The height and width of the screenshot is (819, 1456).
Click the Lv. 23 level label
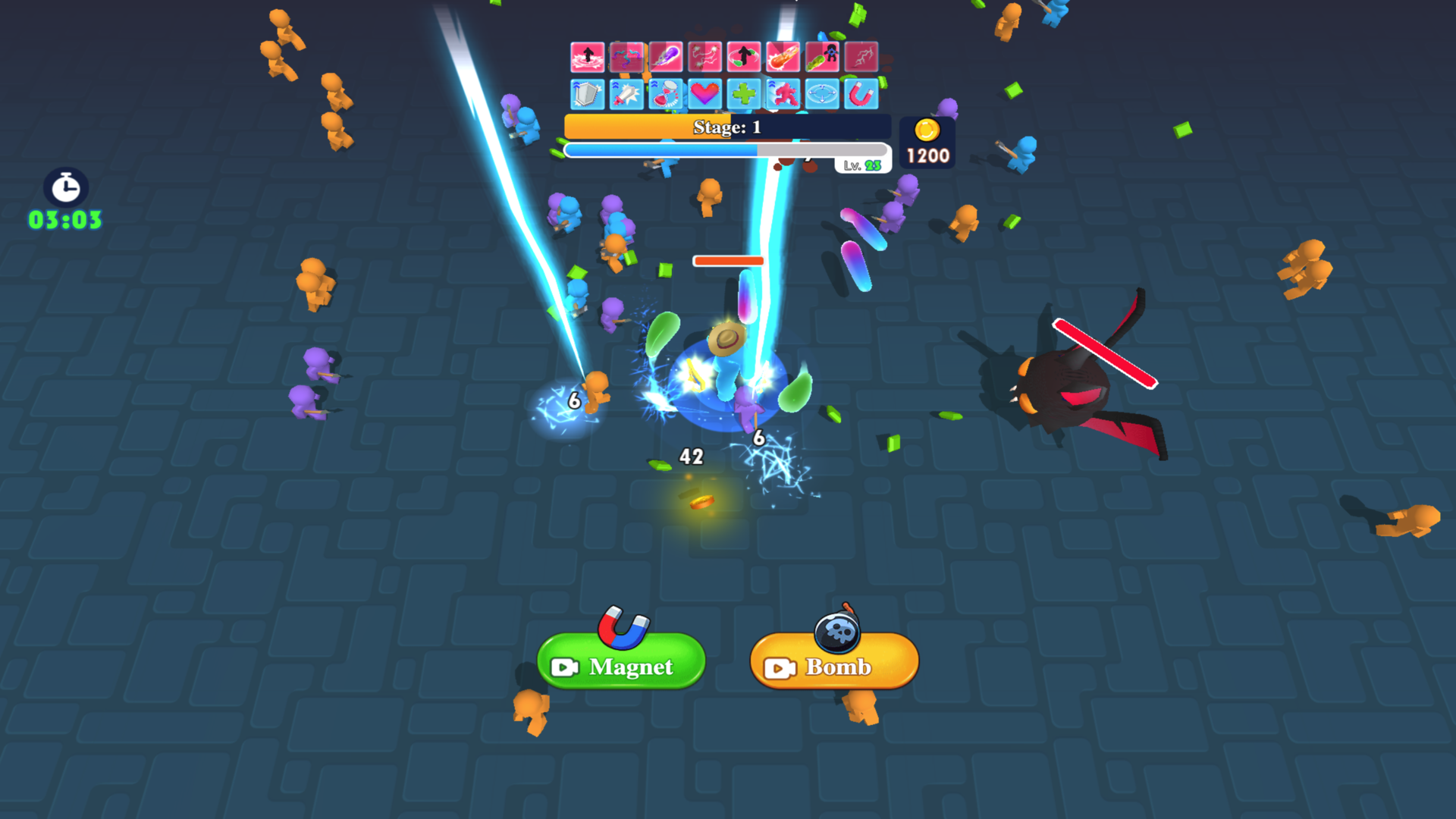click(x=861, y=164)
